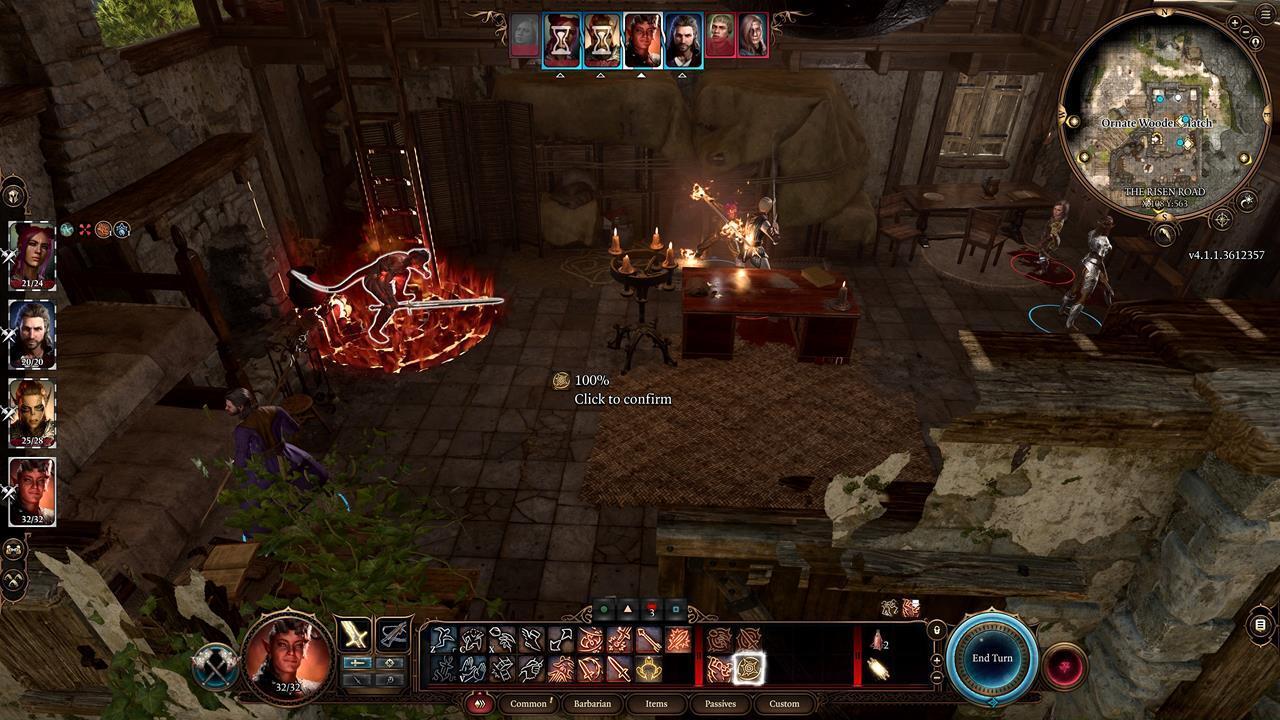
Task: Select the glowing melee weapon set icon
Action: [354, 632]
